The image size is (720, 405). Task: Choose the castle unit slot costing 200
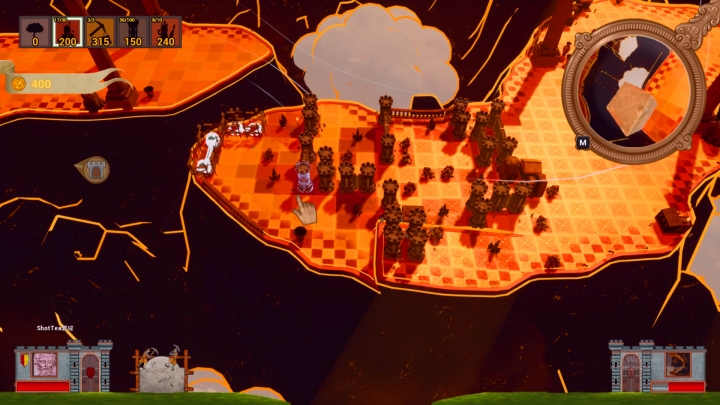click(x=67, y=32)
